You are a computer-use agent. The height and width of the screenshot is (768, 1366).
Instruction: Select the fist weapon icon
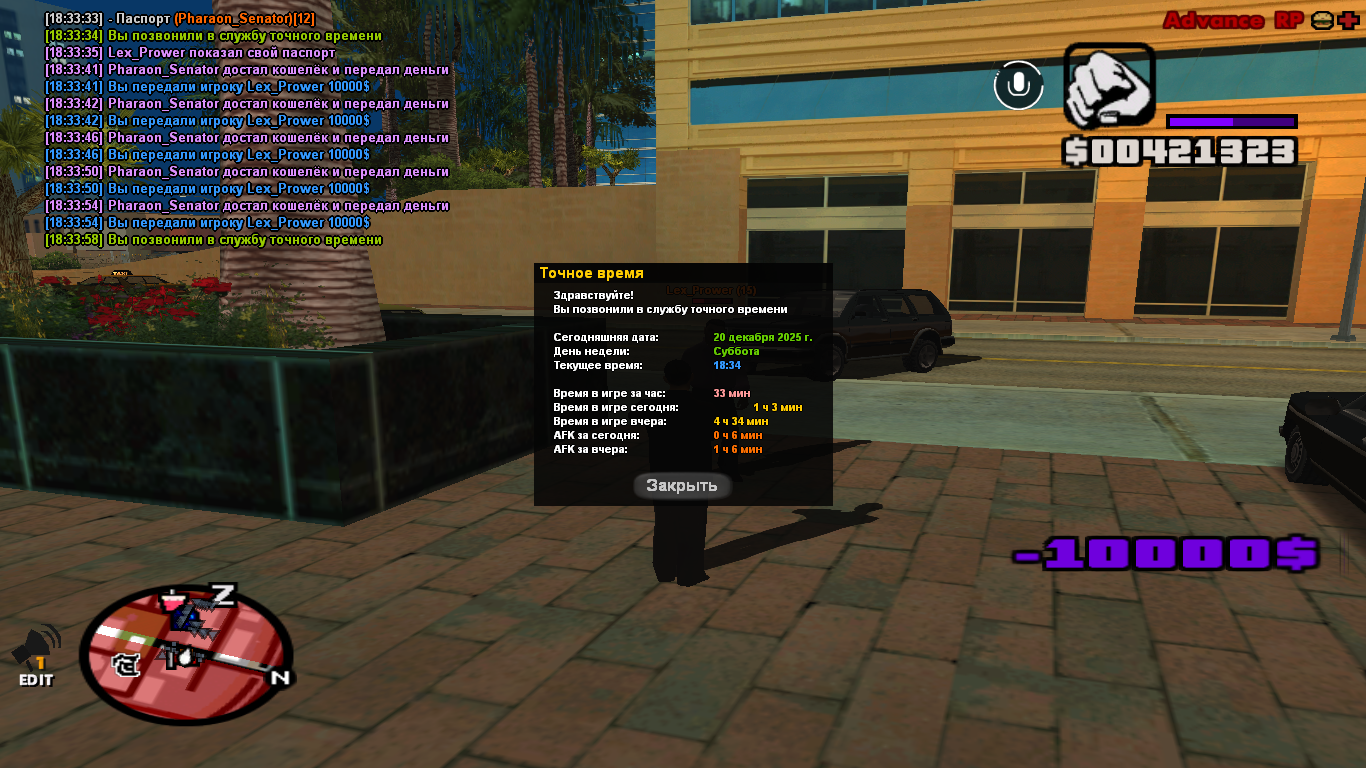pos(1108,86)
